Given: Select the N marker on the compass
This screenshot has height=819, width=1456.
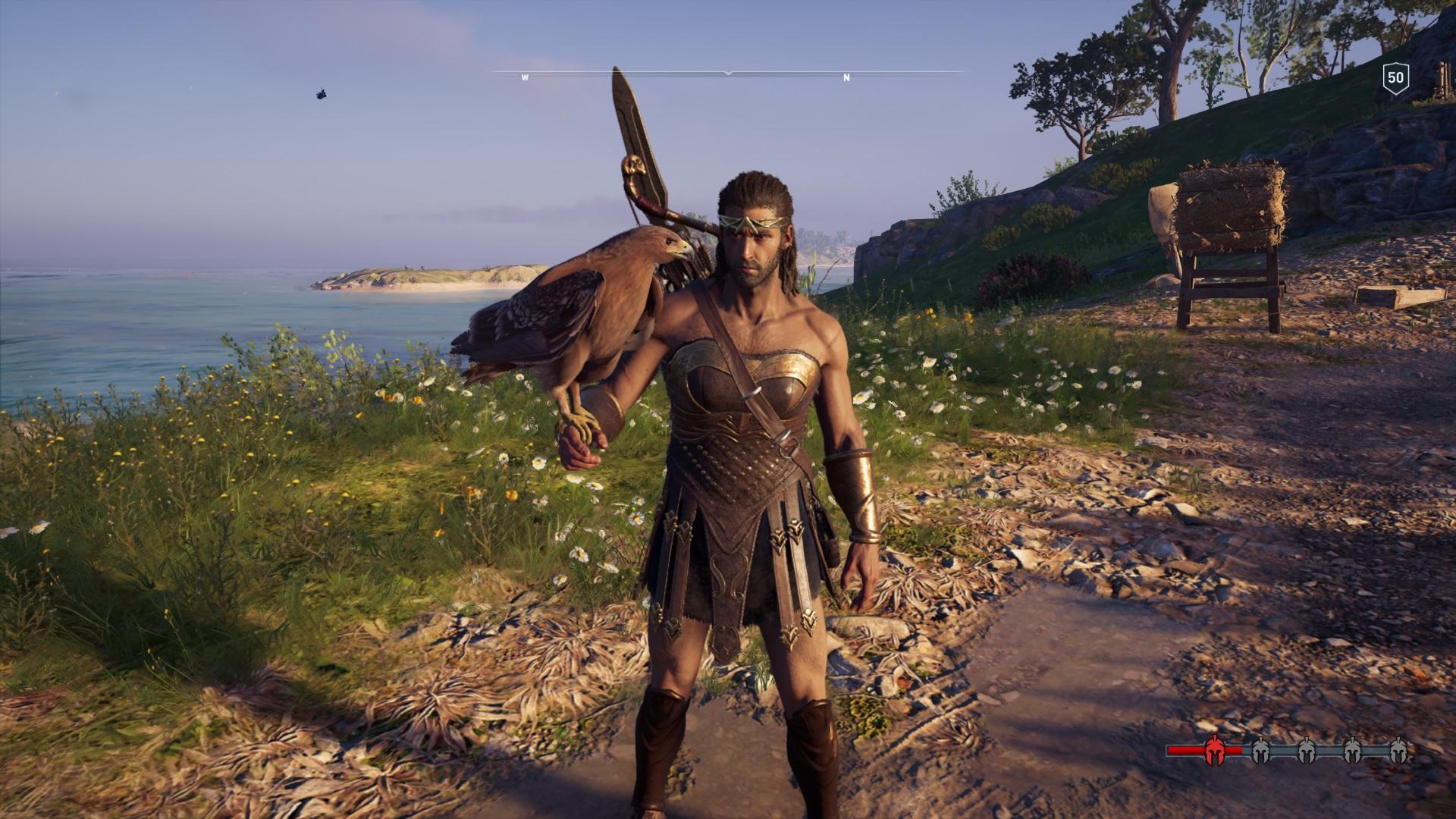Looking at the screenshot, I should 847,78.
